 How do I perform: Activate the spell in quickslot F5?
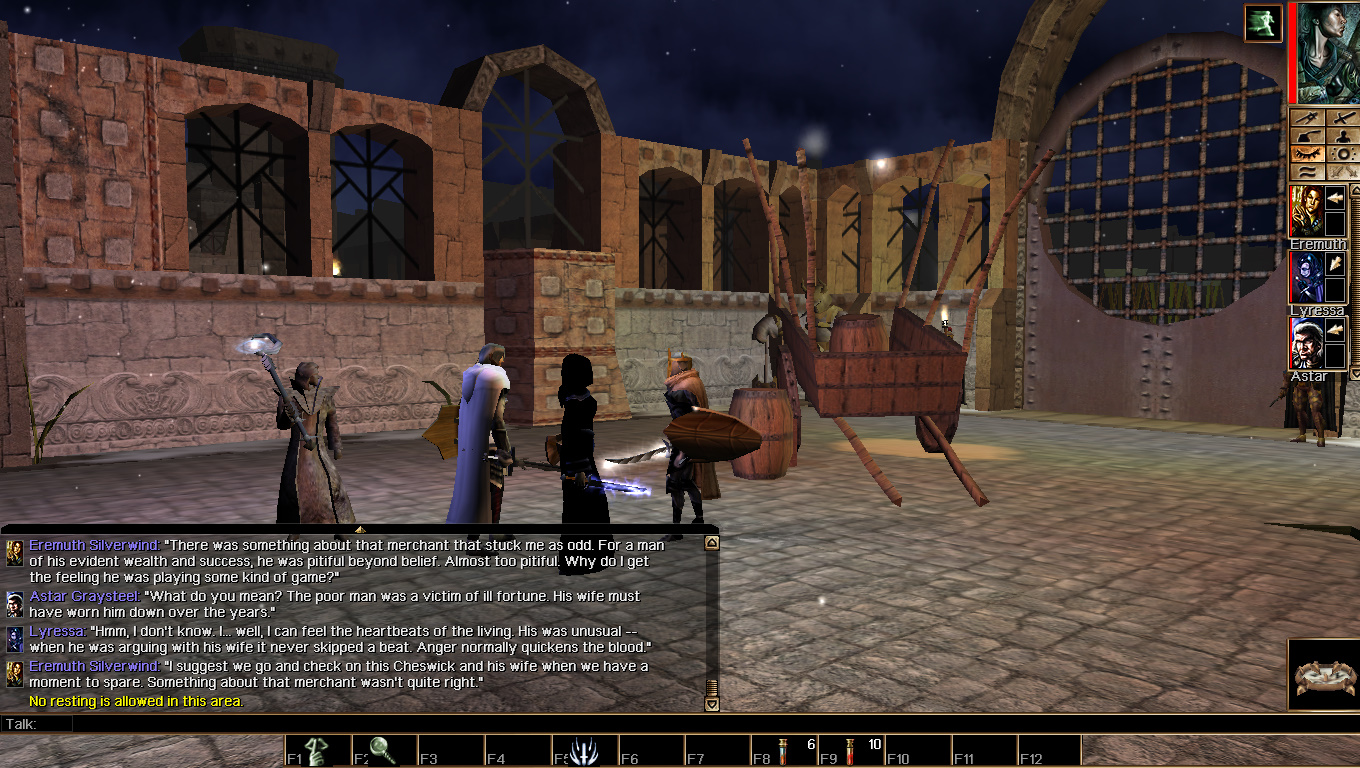[x=584, y=750]
